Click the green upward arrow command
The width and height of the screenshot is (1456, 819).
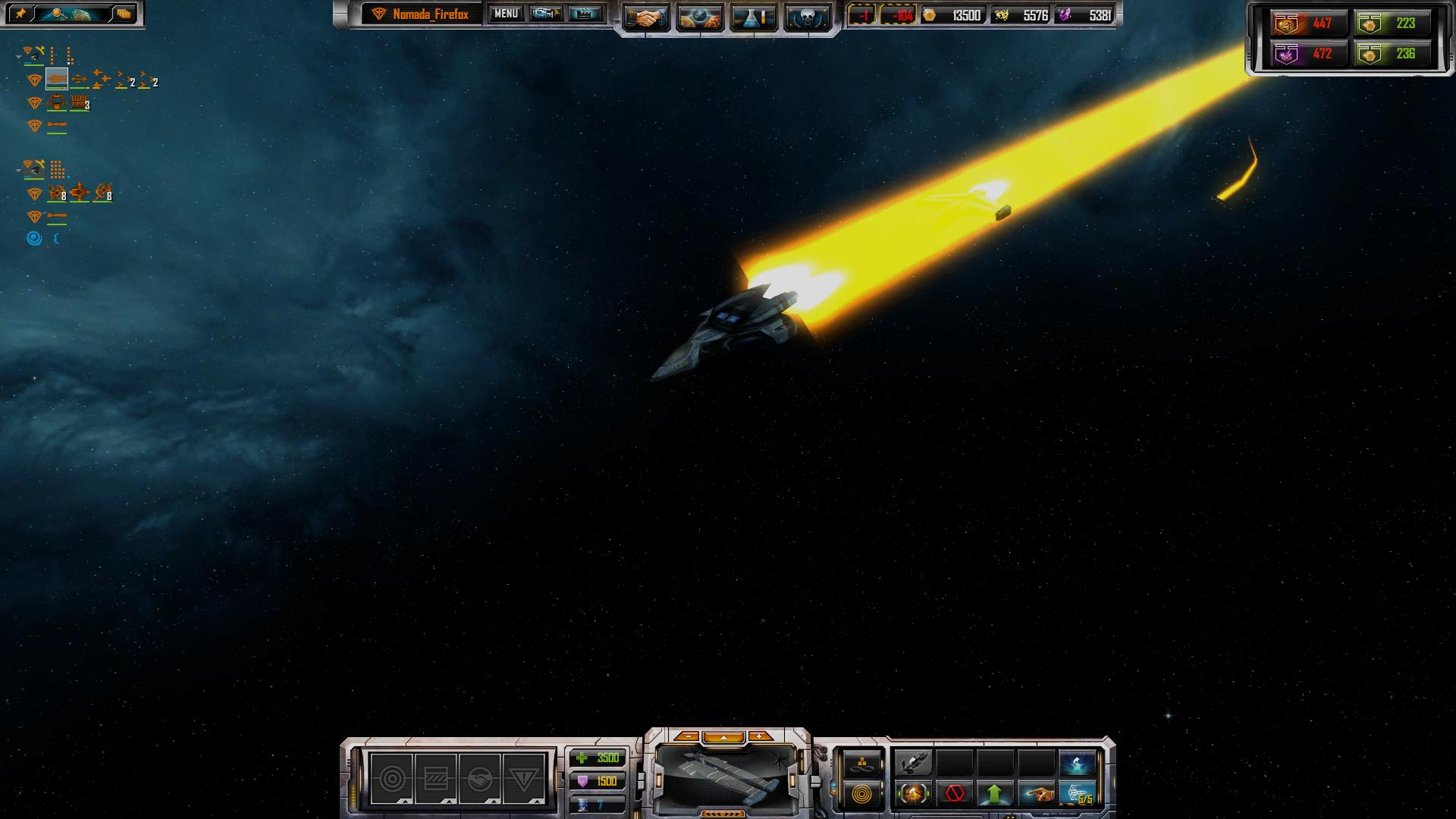tap(995, 794)
